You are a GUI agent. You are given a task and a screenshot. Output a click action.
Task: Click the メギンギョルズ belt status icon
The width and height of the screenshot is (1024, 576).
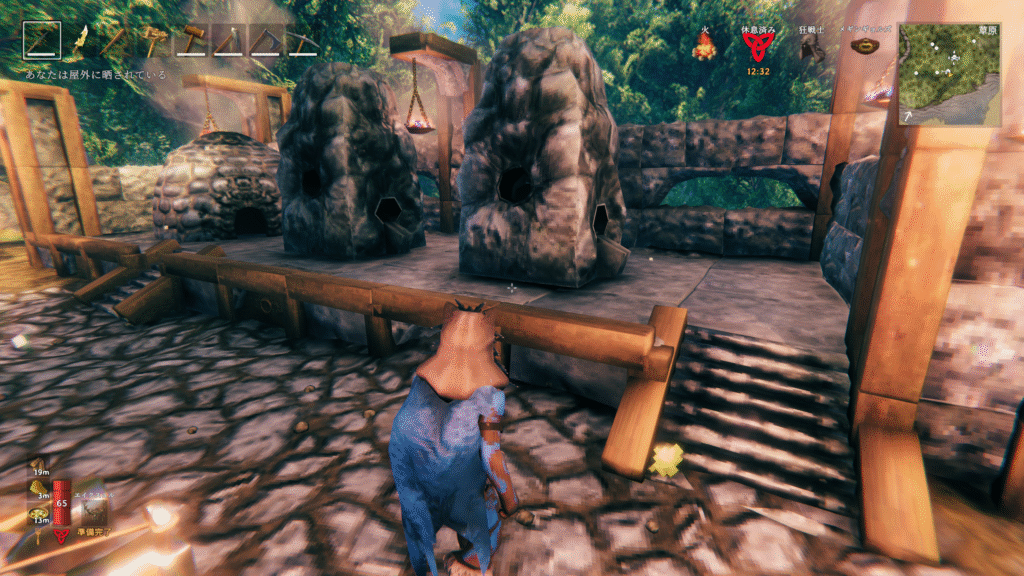tap(865, 46)
